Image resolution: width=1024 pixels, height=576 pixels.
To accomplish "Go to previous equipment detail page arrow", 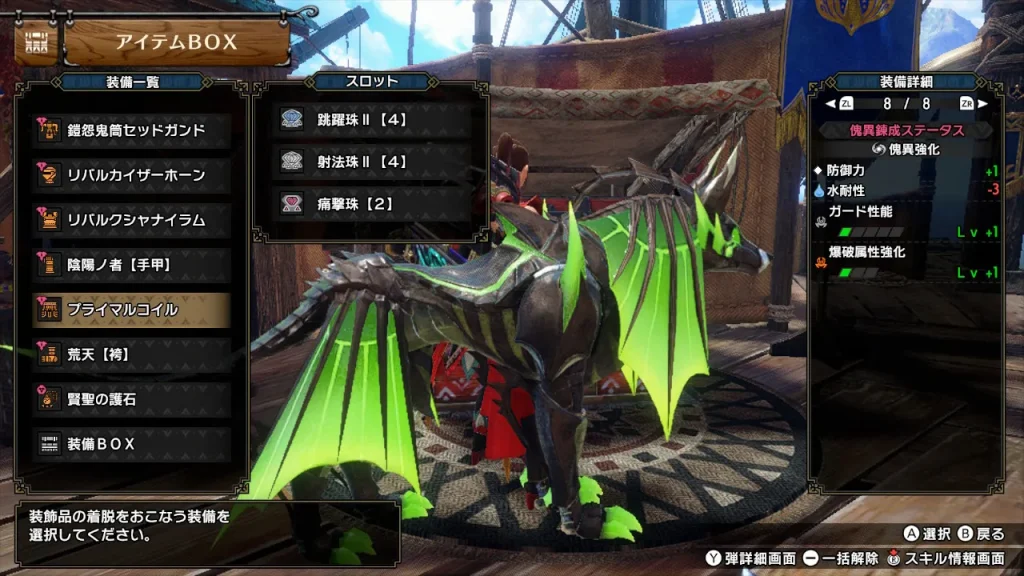I will point(830,103).
